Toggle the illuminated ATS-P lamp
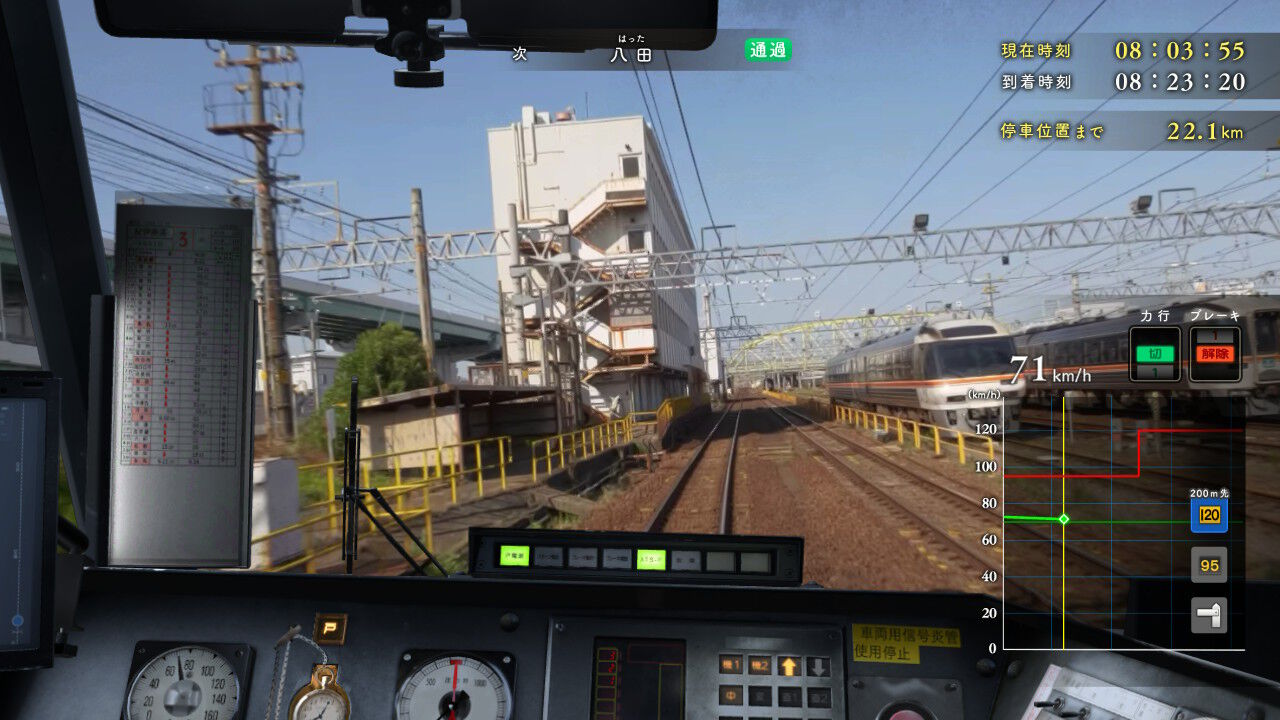This screenshot has height=720, width=1280. pyautogui.click(x=649, y=559)
